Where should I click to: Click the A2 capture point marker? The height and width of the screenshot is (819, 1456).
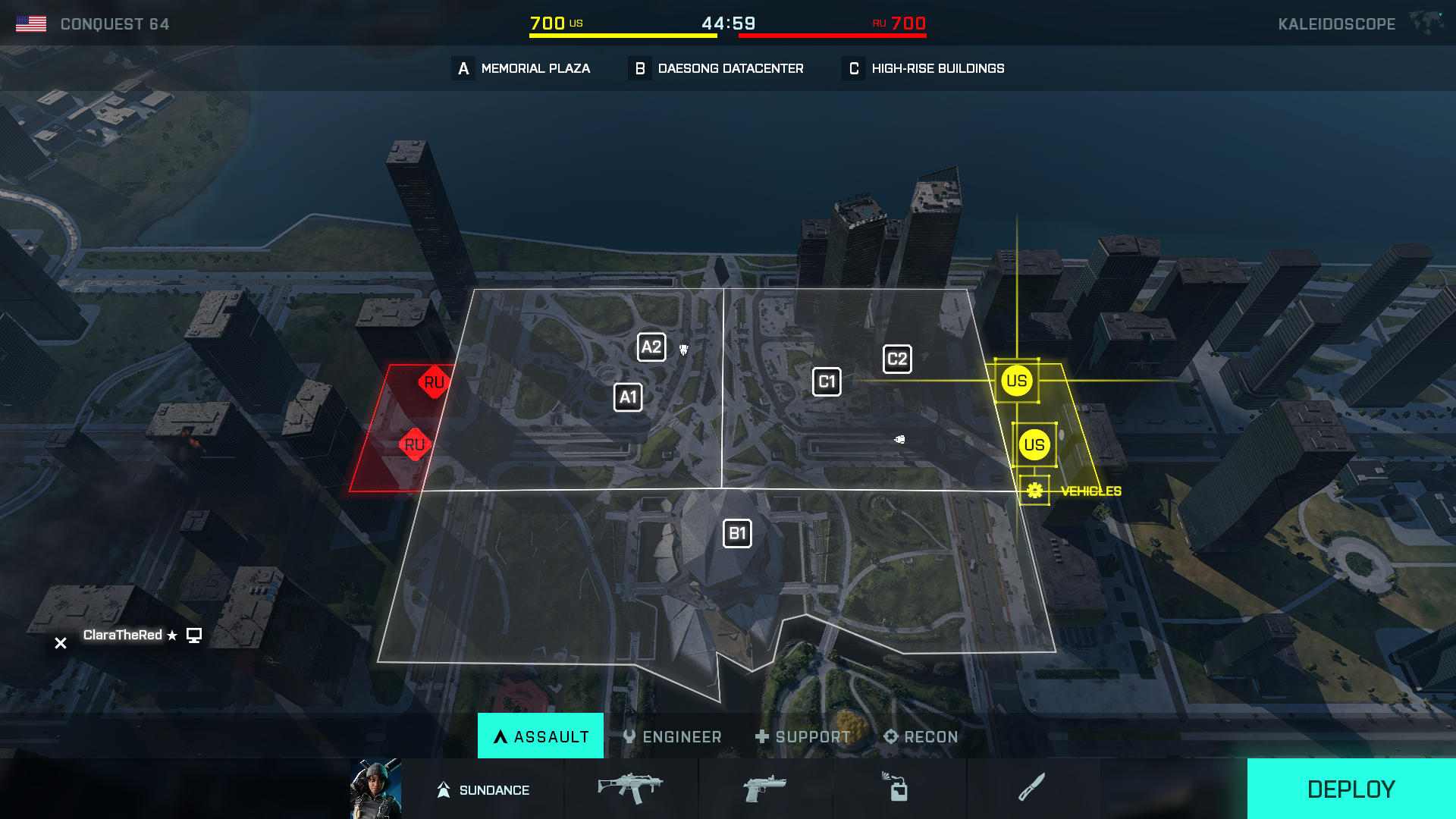pos(651,347)
